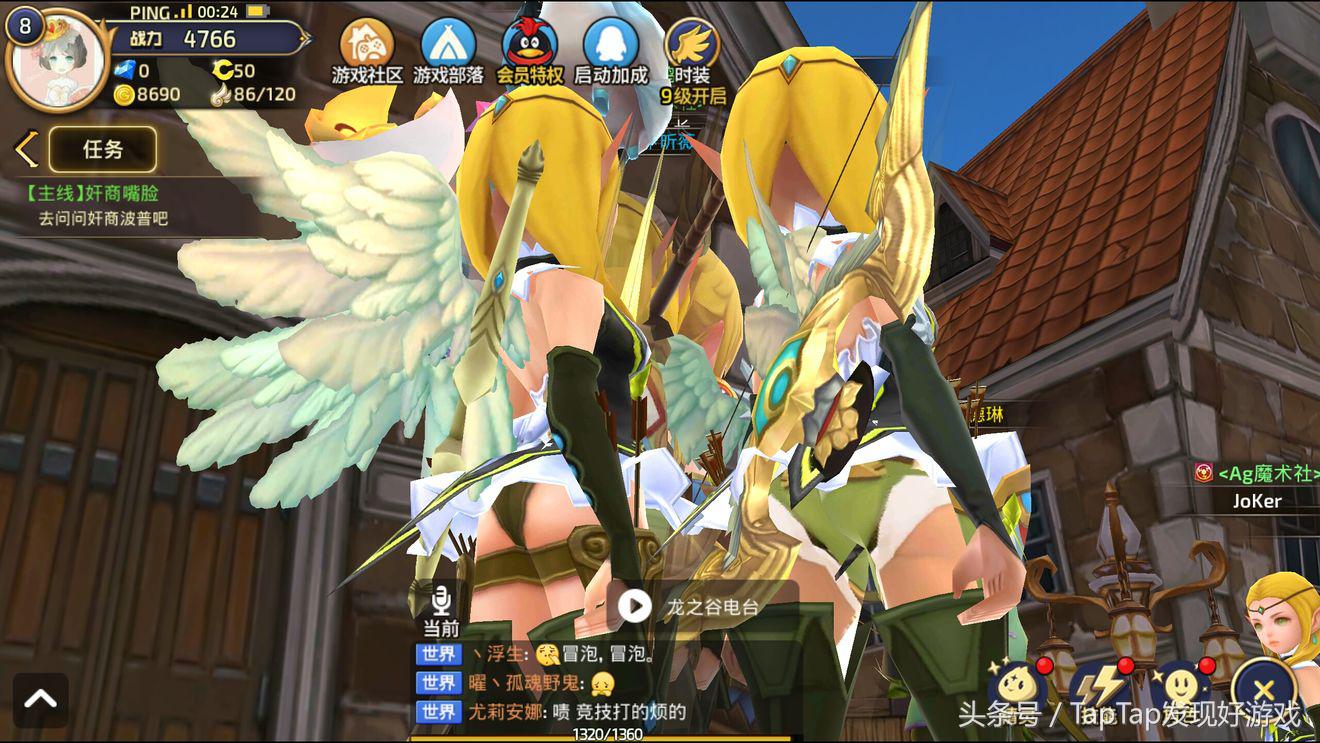Play the 龙之谷电台 radio
The image size is (1320, 743).
tap(634, 606)
